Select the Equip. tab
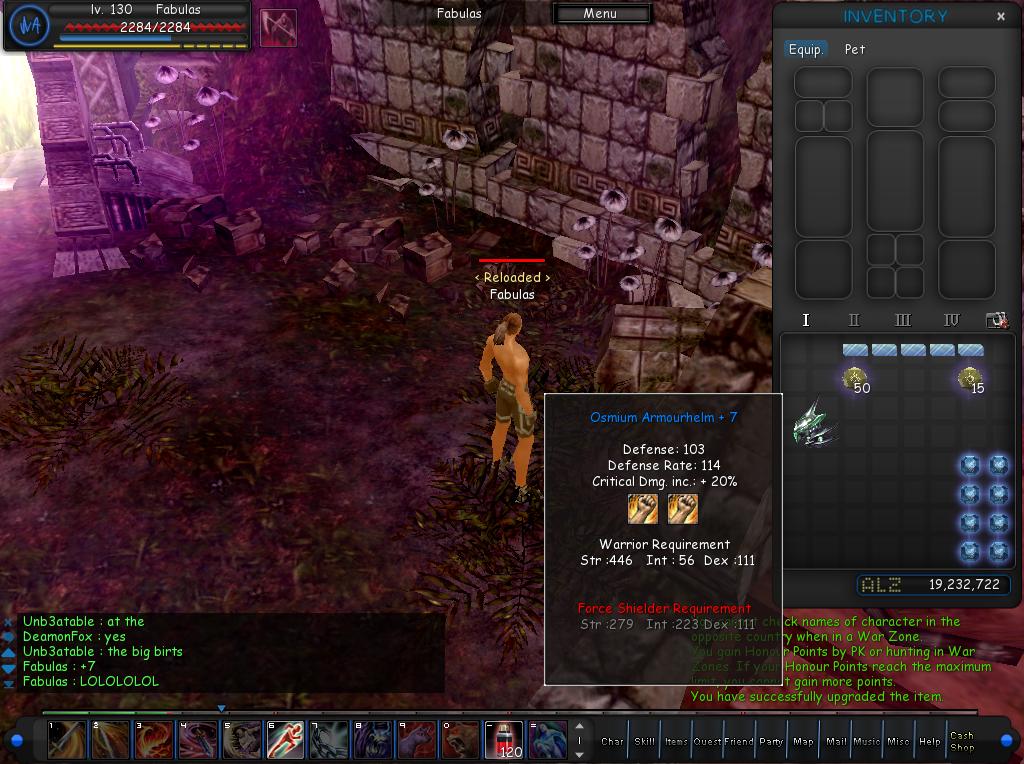Viewport: 1024px width, 764px height. point(806,49)
